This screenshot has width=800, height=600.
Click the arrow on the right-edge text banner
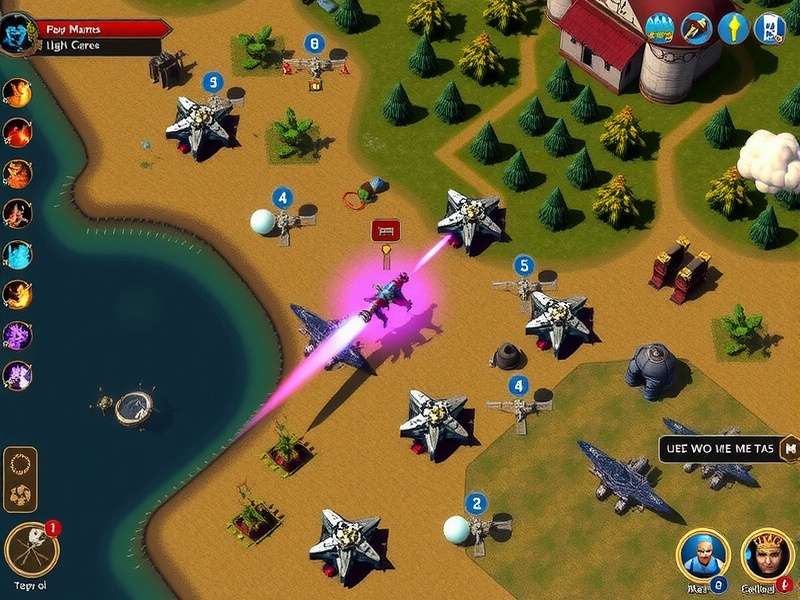(x=789, y=448)
